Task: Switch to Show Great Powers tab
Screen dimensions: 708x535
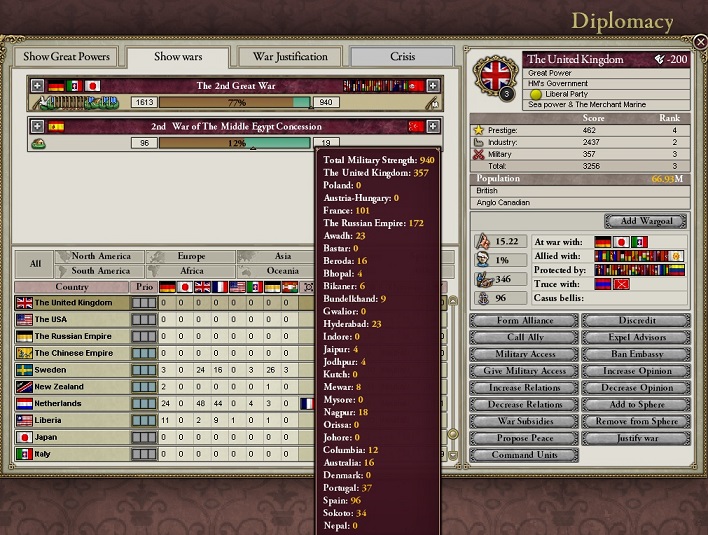Action: point(66,56)
